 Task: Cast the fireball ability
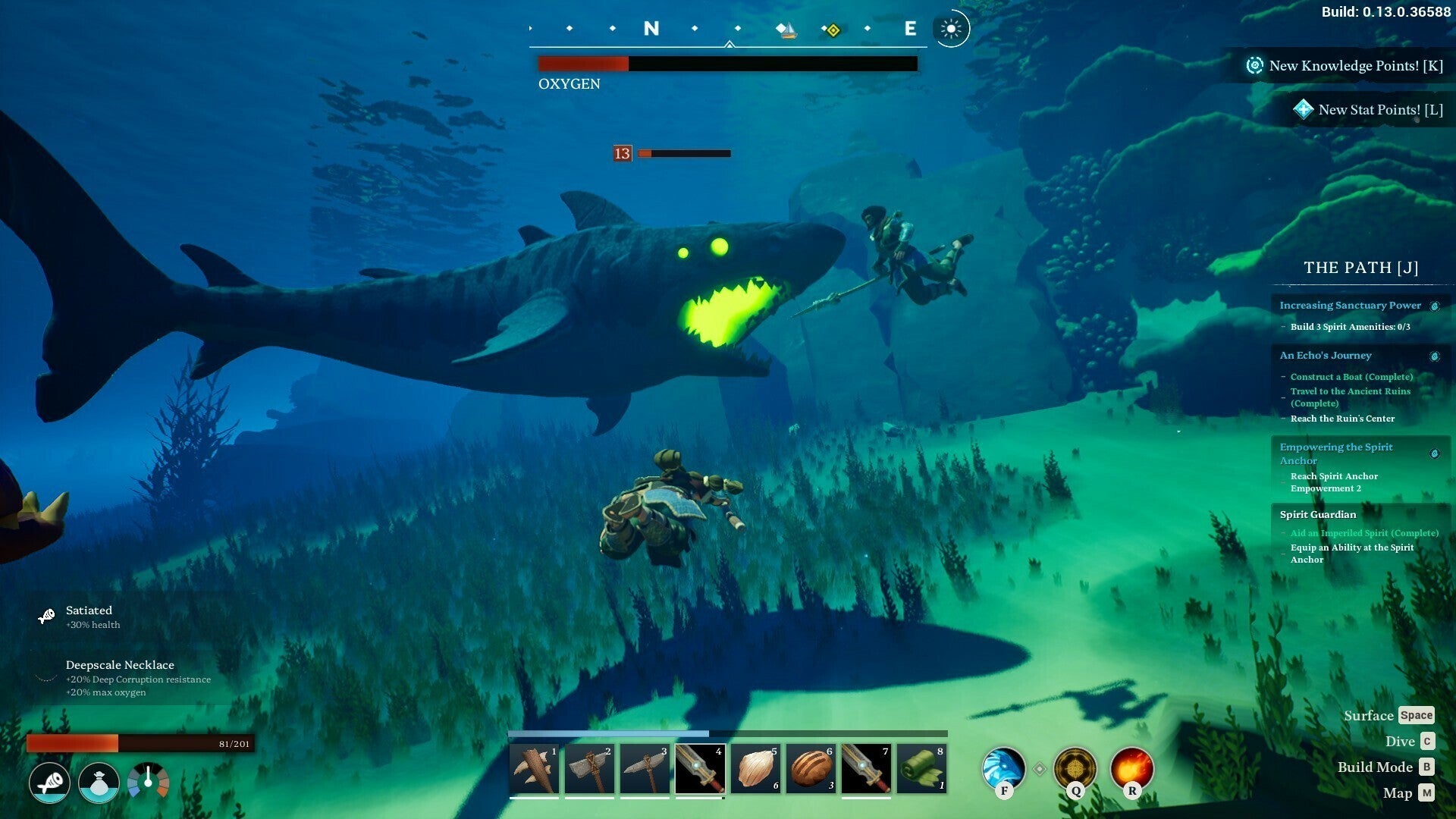point(1131,768)
